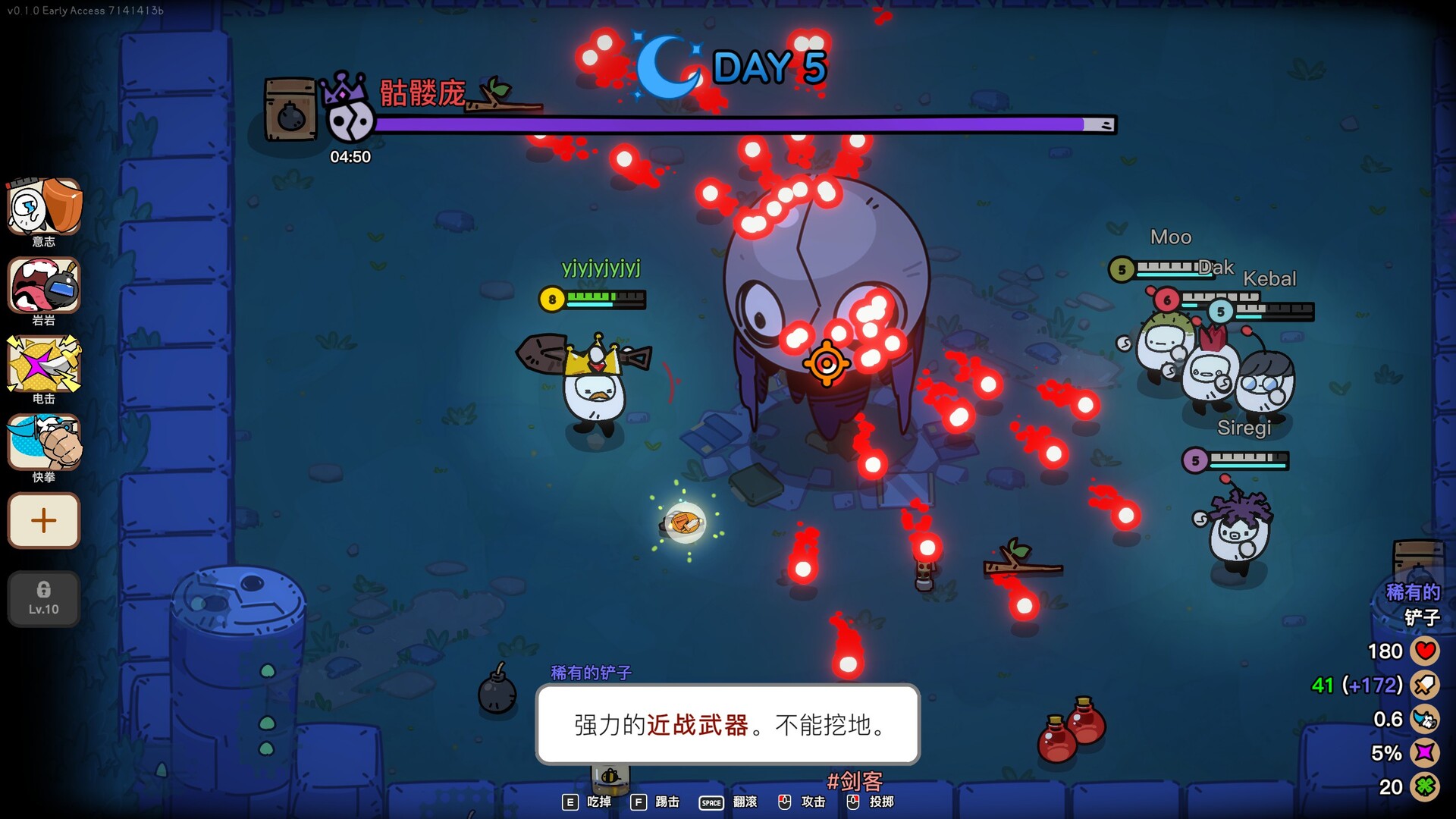
Task: Click the 稀有的铲子 item tooltip
Action: pos(728,726)
